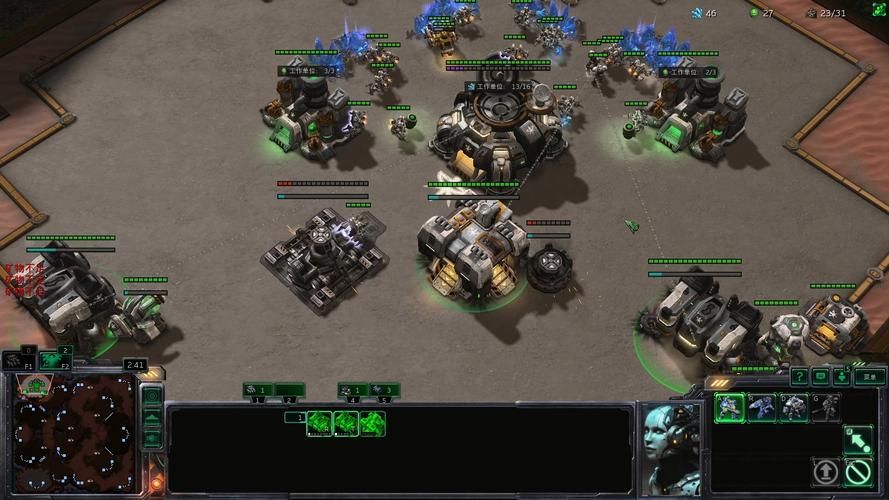Train a Reaper unit
This screenshot has height=500, width=889.
coord(762,406)
